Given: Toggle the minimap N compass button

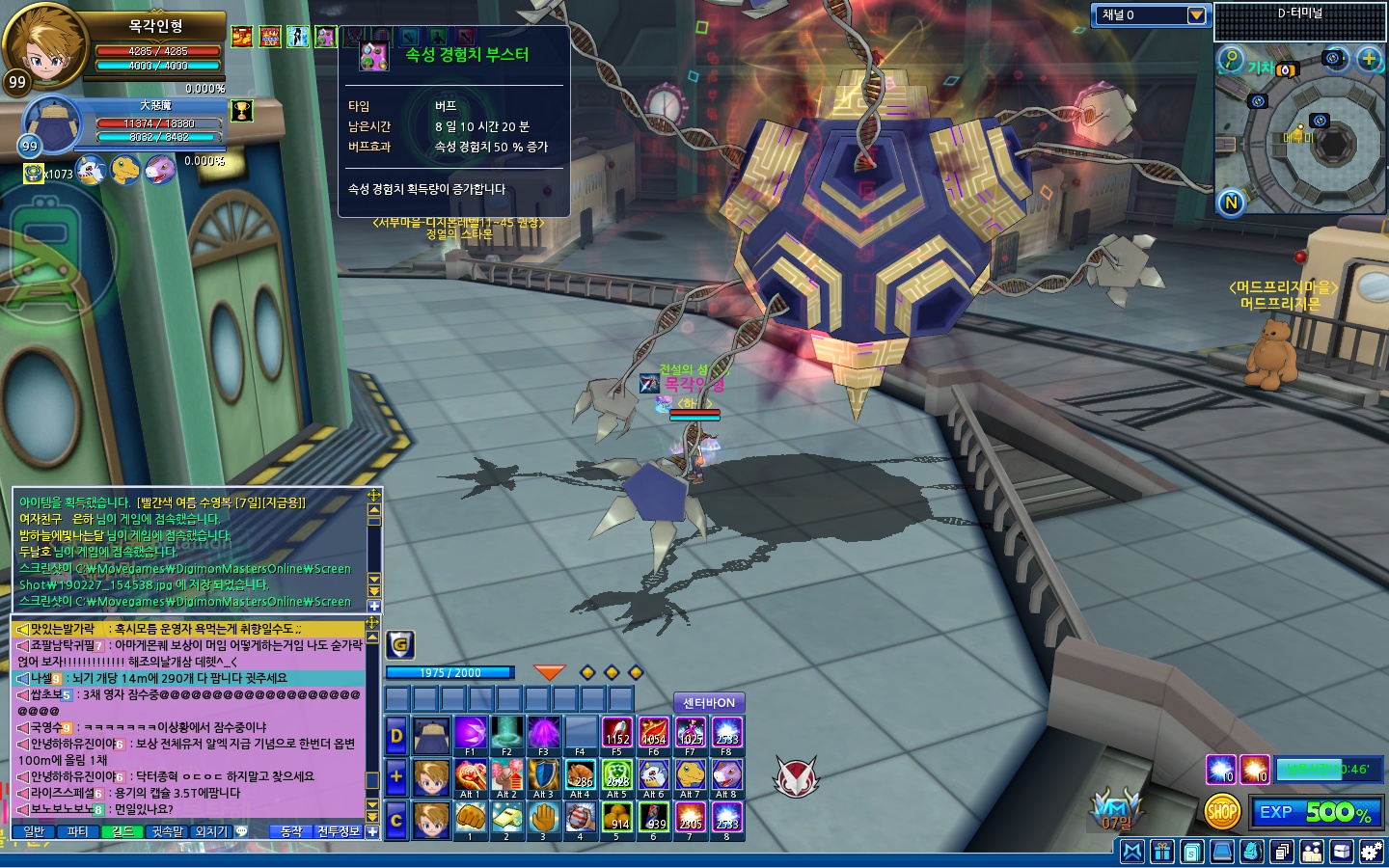Looking at the screenshot, I should 1231,203.
